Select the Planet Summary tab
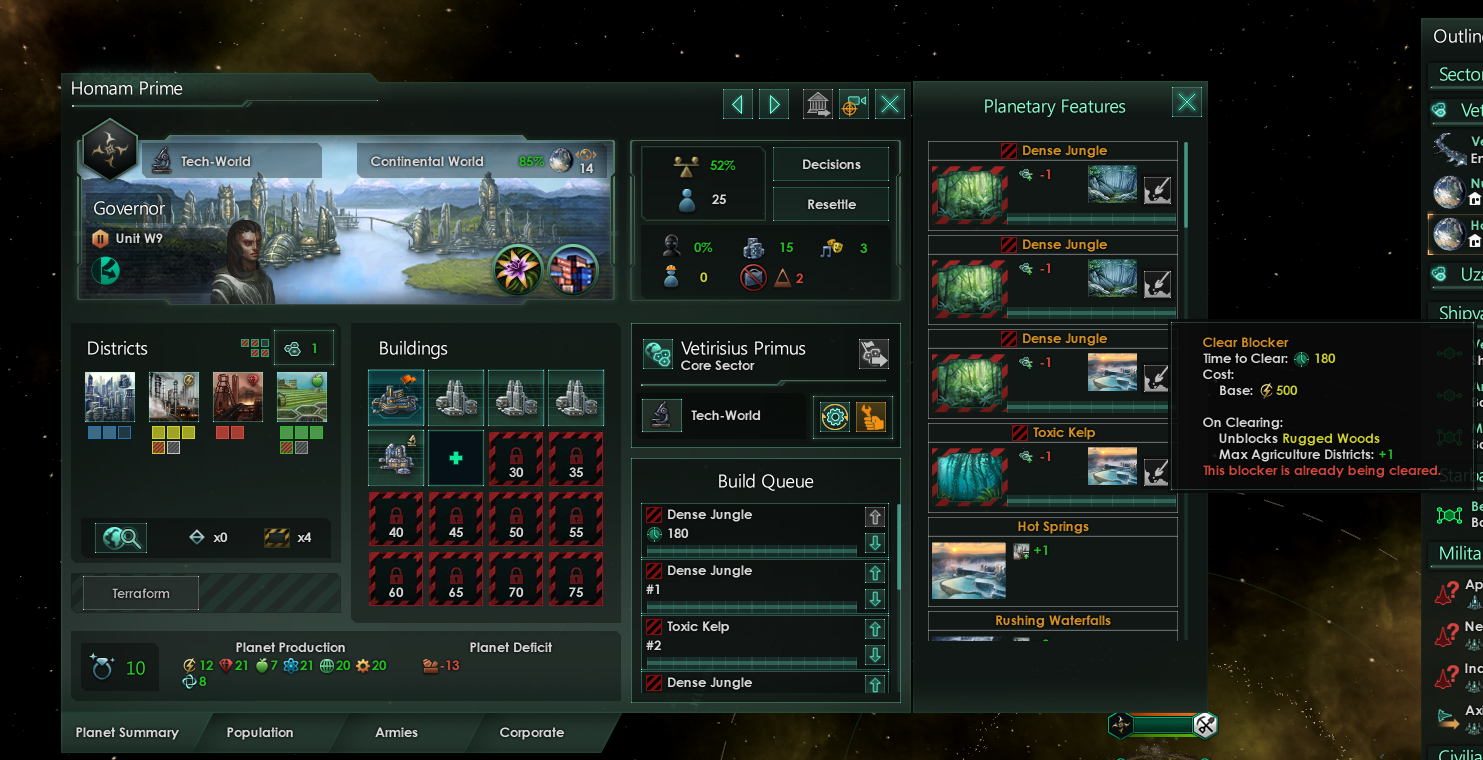The width and height of the screenshot is (1483, 760). [127, 732]
